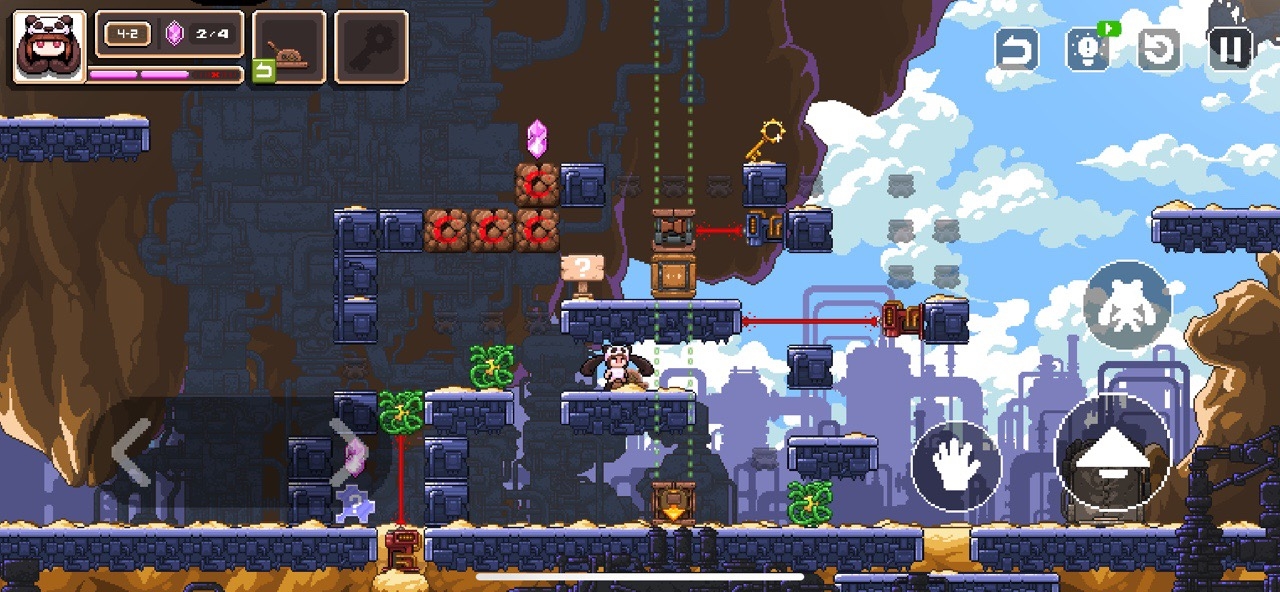Pause the game
The image size is (1280, 592).
1231,48
